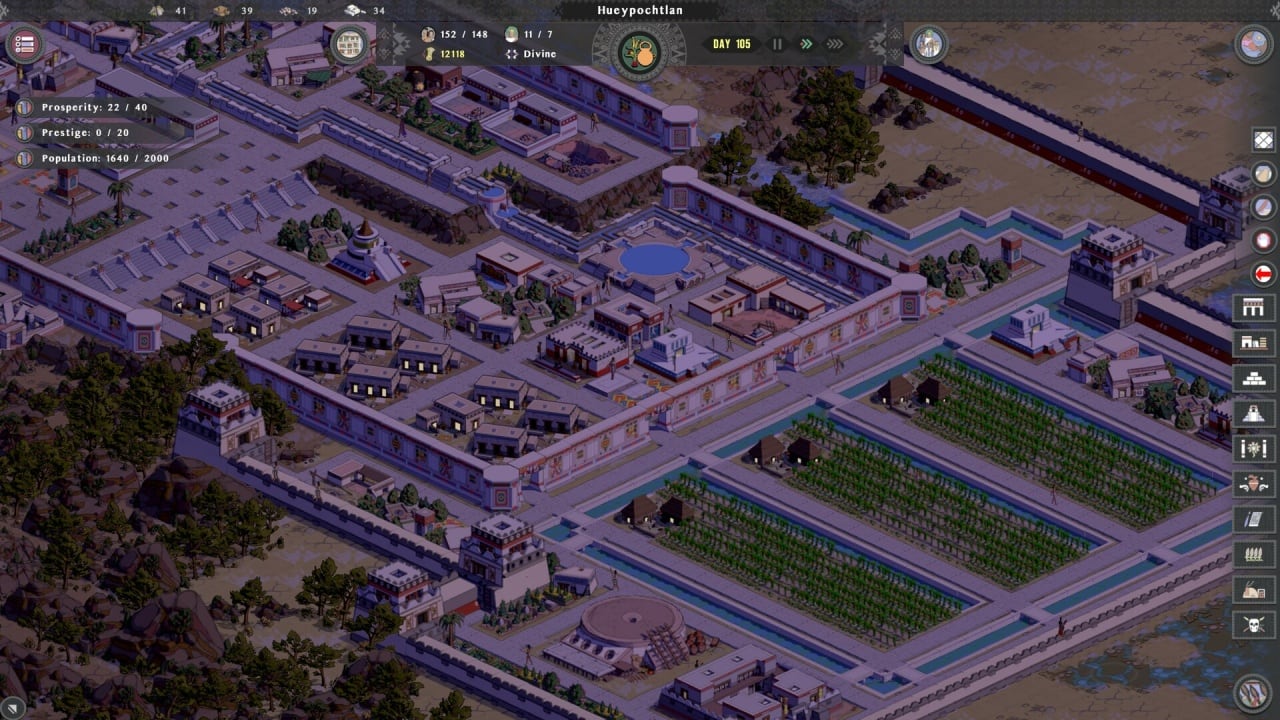Open the ruler portrait medallion
This screenshot has width=1280, height=720.
(x=929, y=45)
